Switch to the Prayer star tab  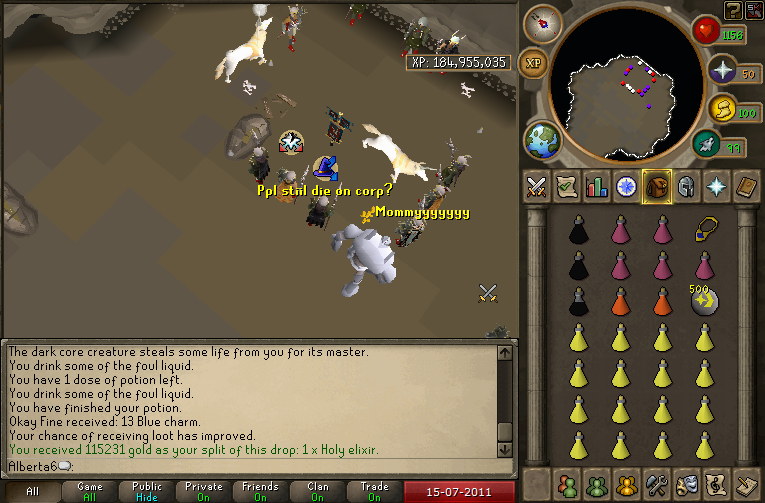(717, 187)
